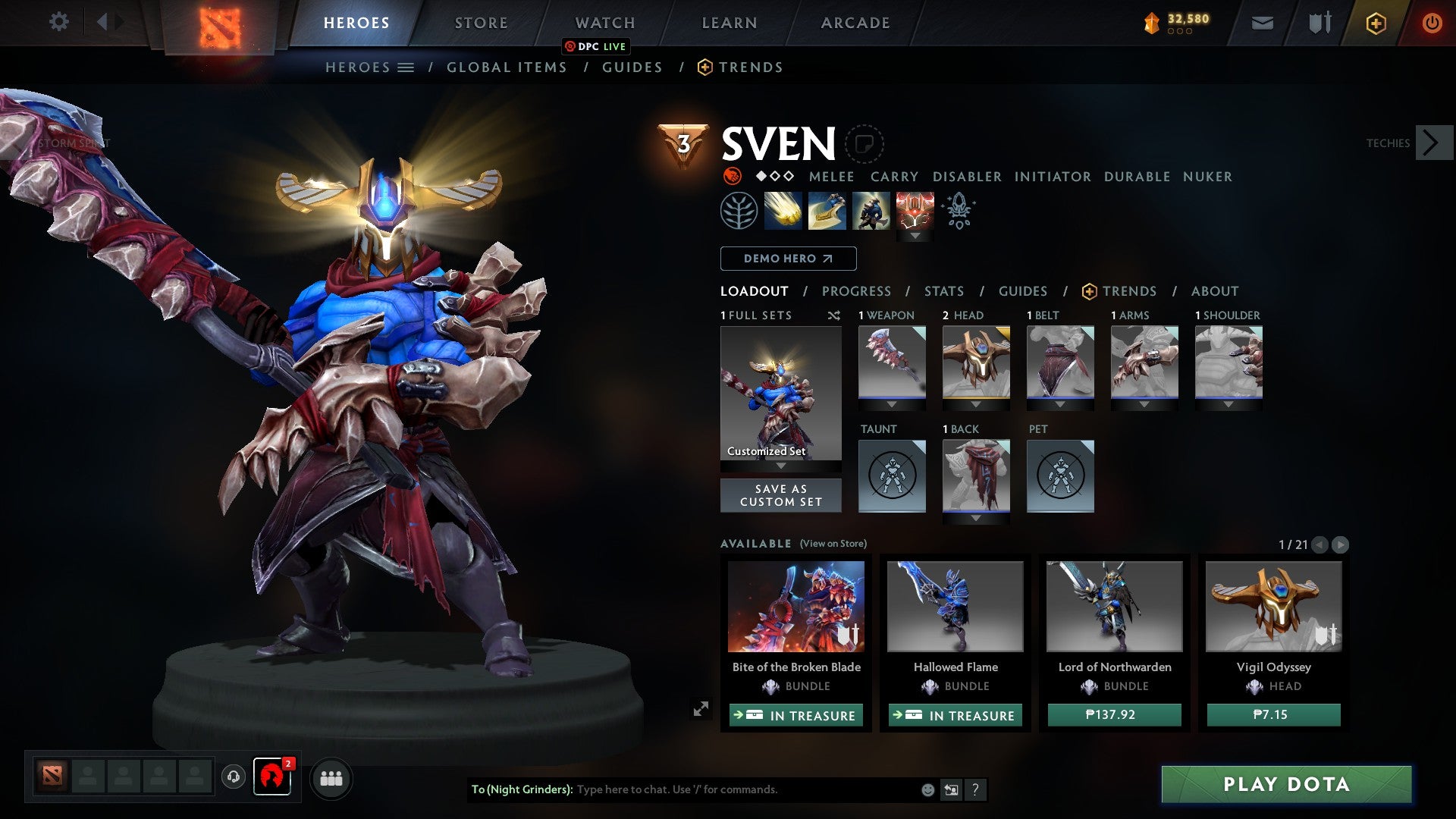
Task: Click the armory shield-and-sword icon
Action: point(1319,23)
